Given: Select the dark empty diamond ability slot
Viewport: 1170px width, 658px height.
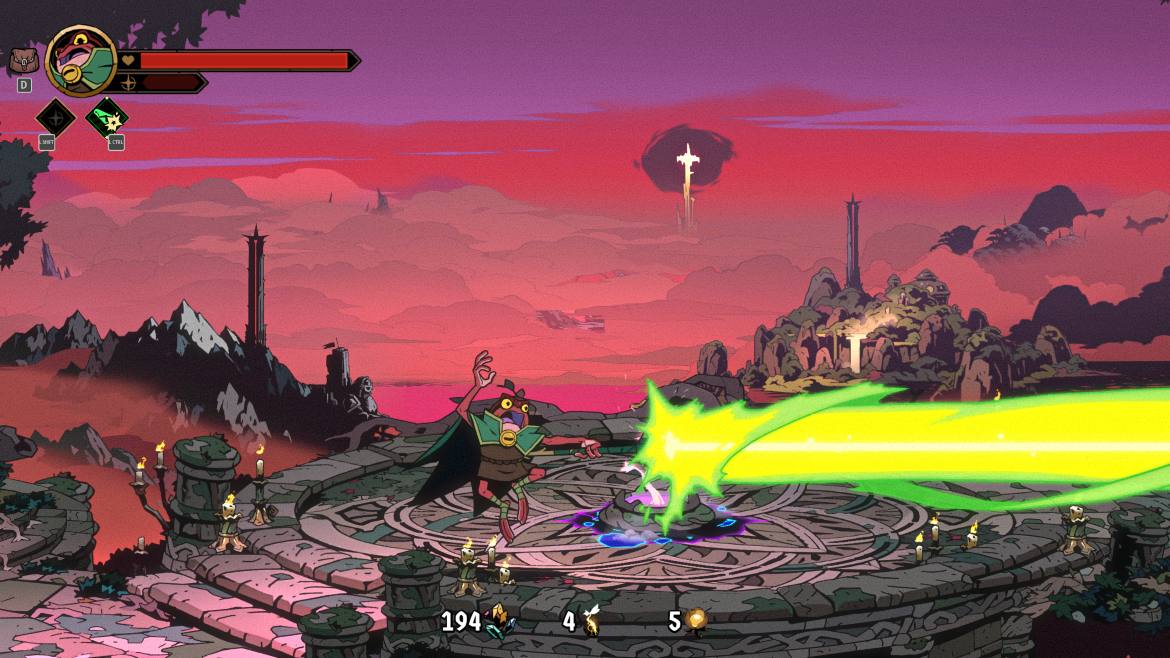Looking at the screenshot, I should [x=55, y=117].
